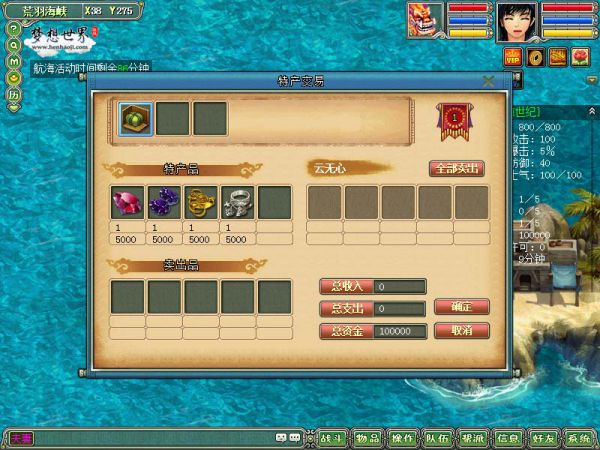Open the 队伍 team menu
600x450 pixels.
437,438
